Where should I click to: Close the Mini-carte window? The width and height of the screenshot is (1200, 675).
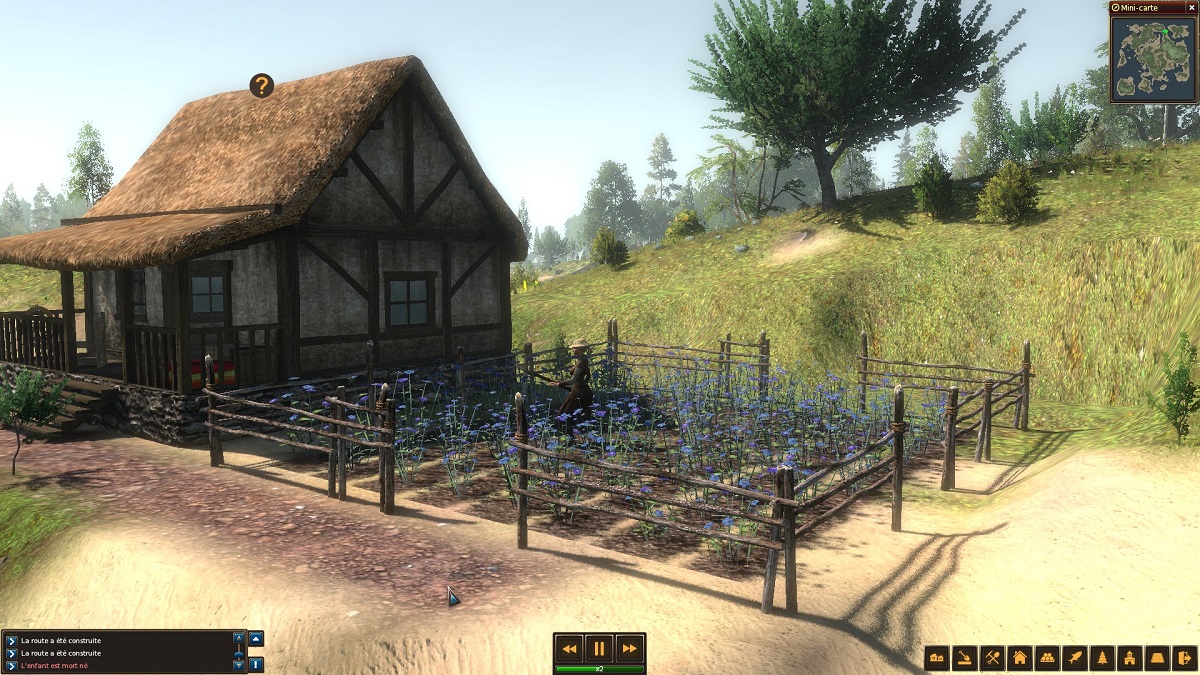(1191, 7)
